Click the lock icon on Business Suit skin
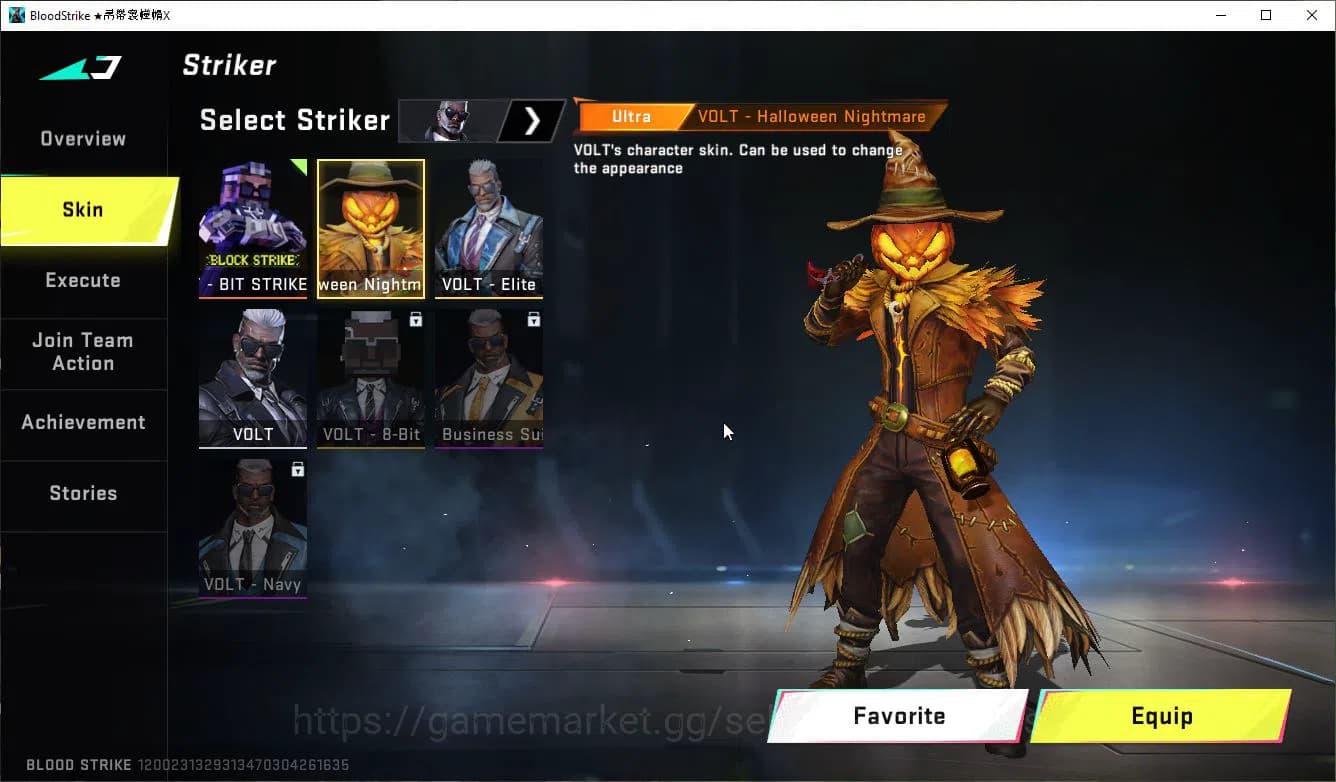Screen dimensions: 1336x782 (533, 319)
